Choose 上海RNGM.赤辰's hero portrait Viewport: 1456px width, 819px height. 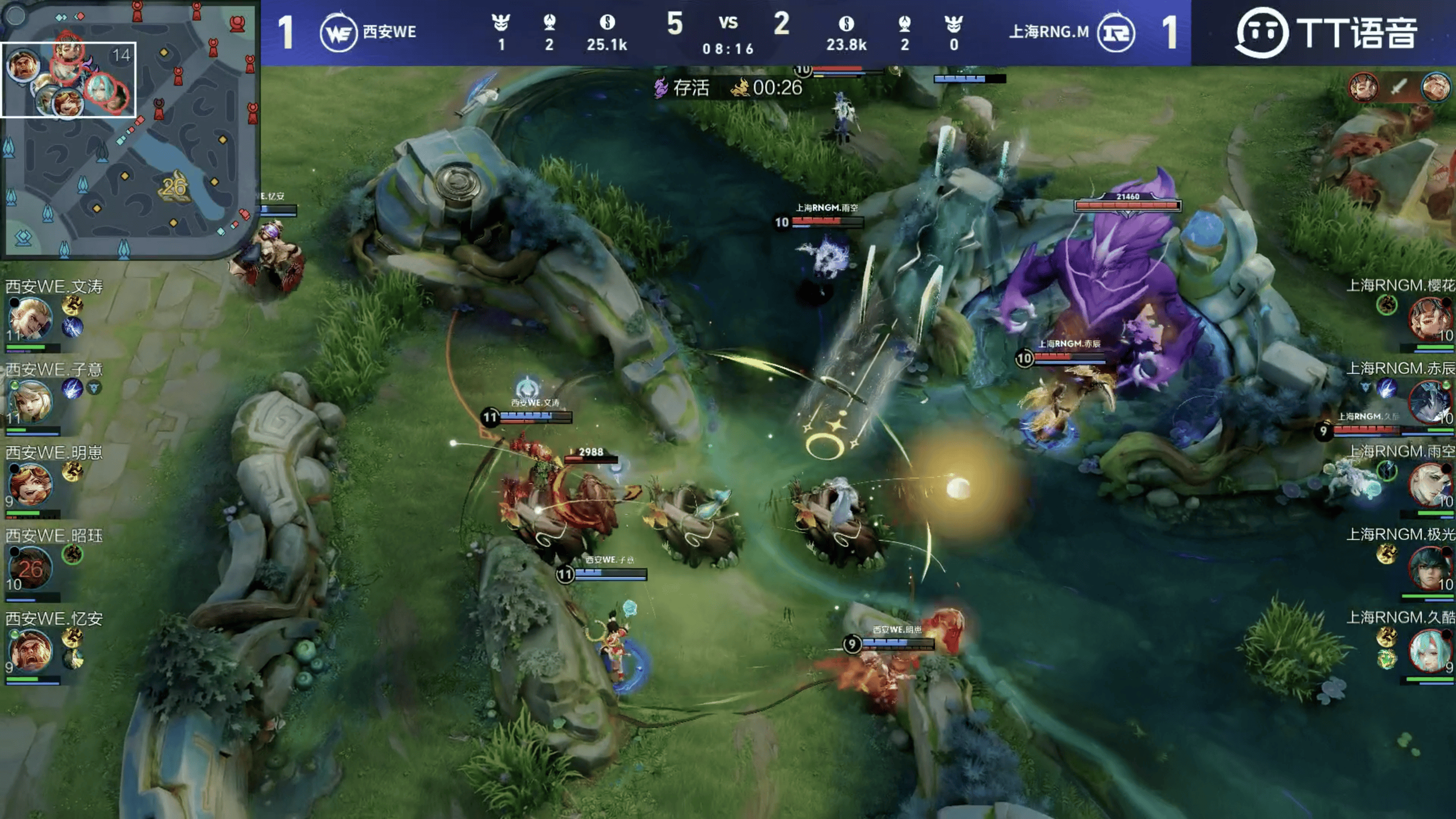1428,401
